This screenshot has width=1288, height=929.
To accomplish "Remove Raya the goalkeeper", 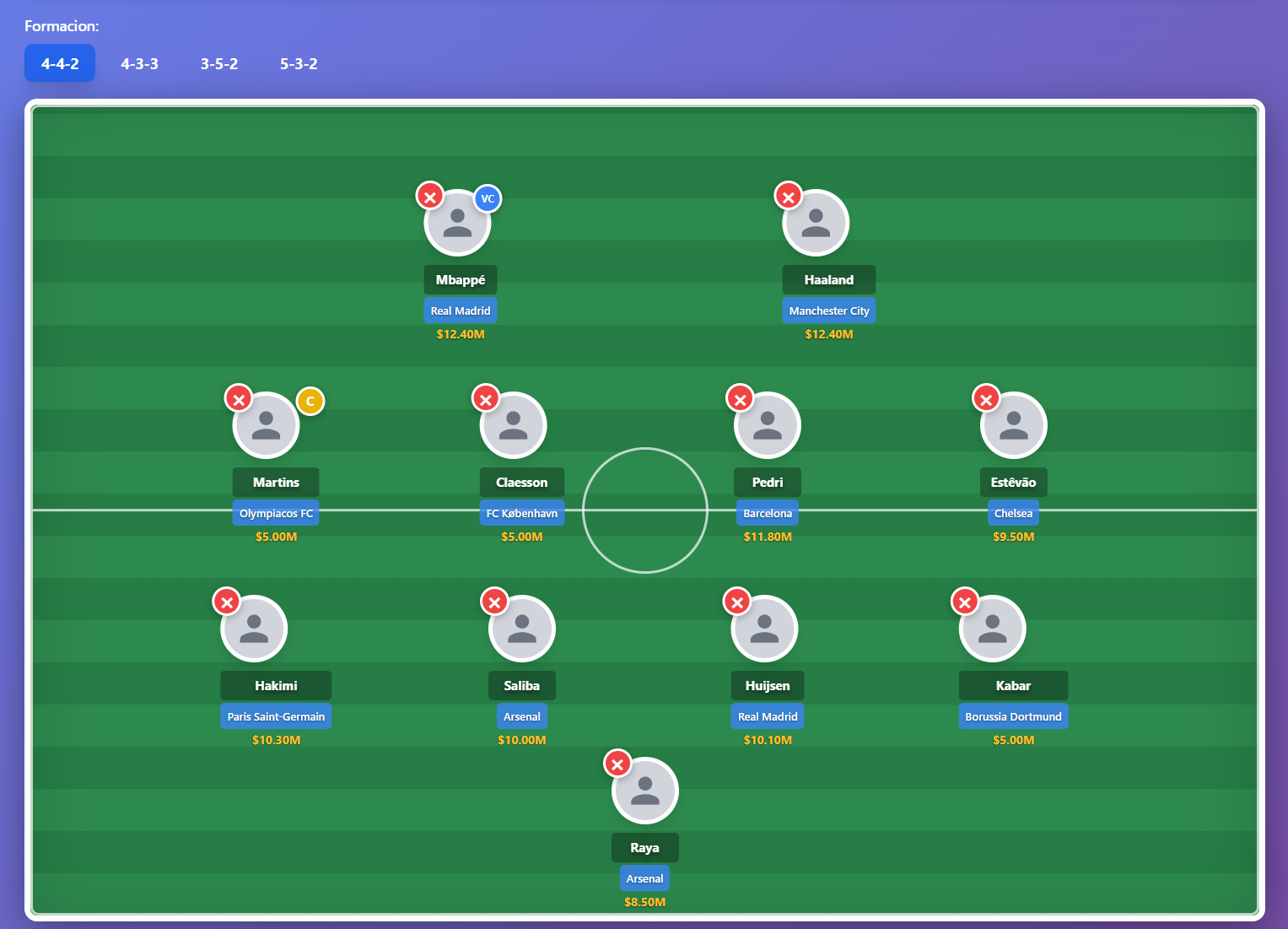I will (617, 763).
